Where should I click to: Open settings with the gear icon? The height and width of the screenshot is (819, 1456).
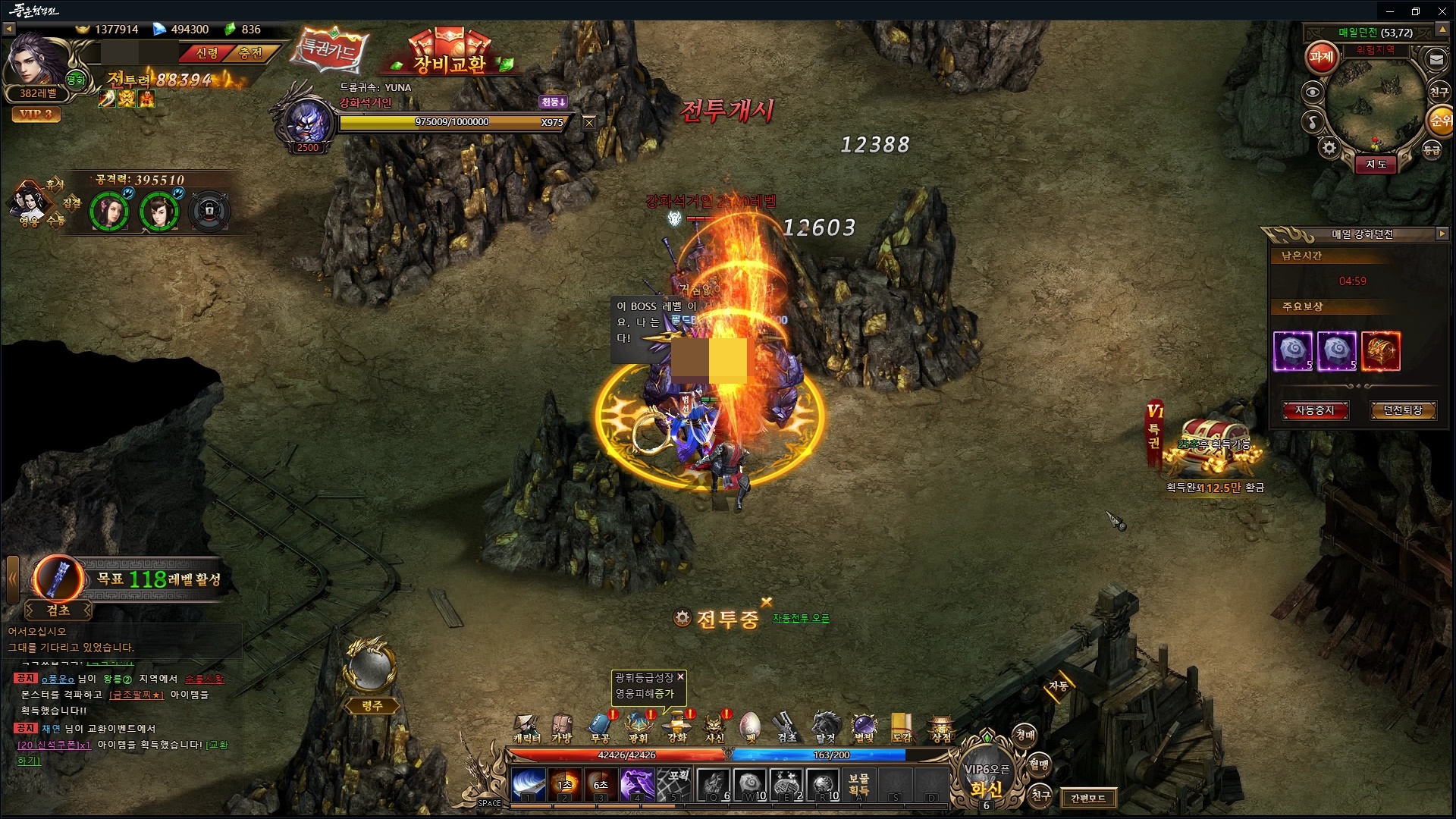click(1329, 148)
